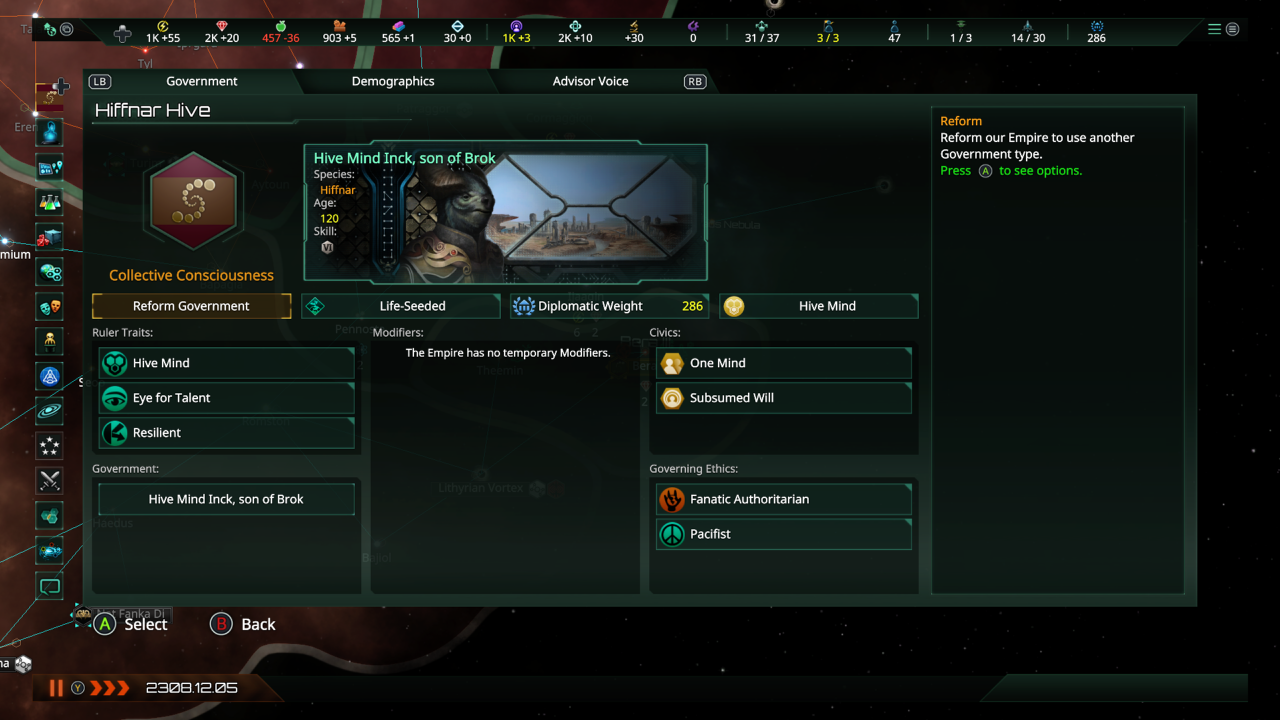Screen dimensions: 1280x720
Task: Open Planets and Sectors via the ringed planet icon
Action: [49, 412]
